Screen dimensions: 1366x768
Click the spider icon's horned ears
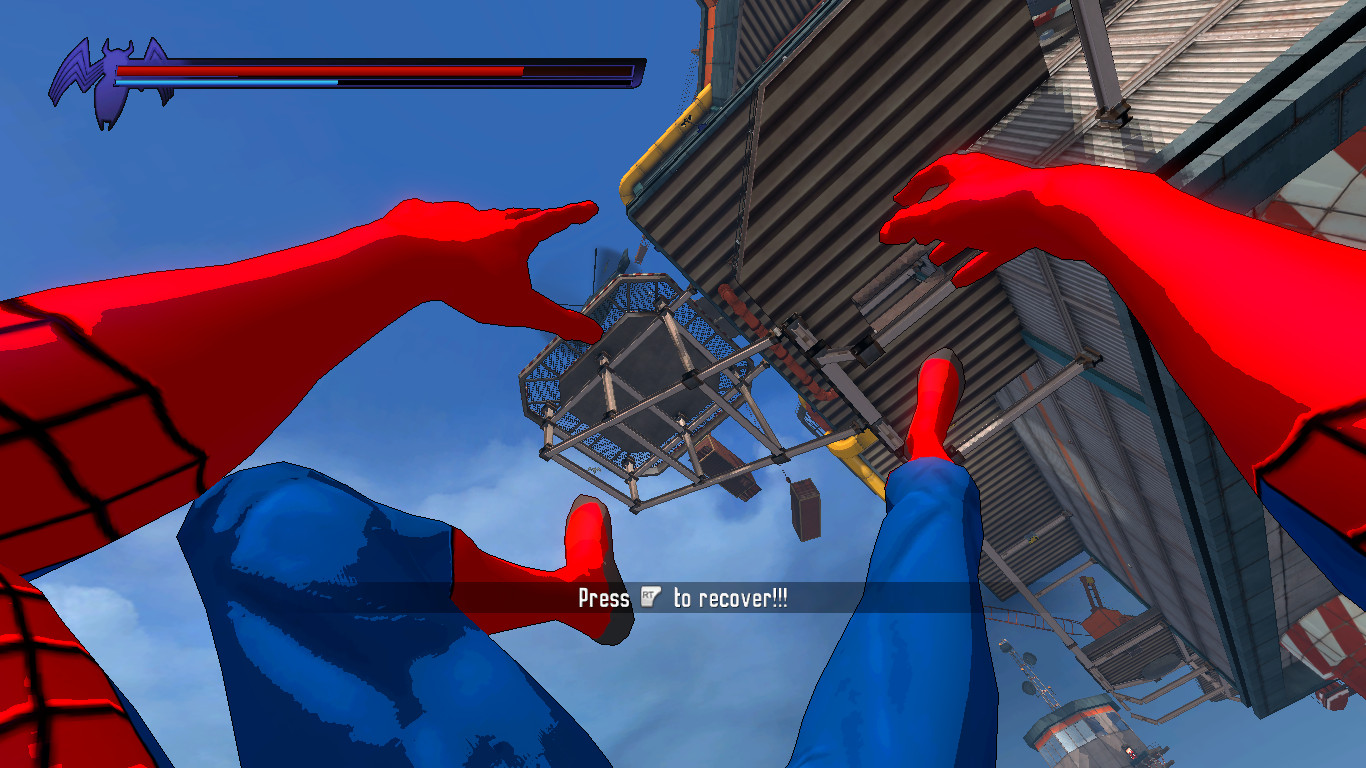(118, 44)
